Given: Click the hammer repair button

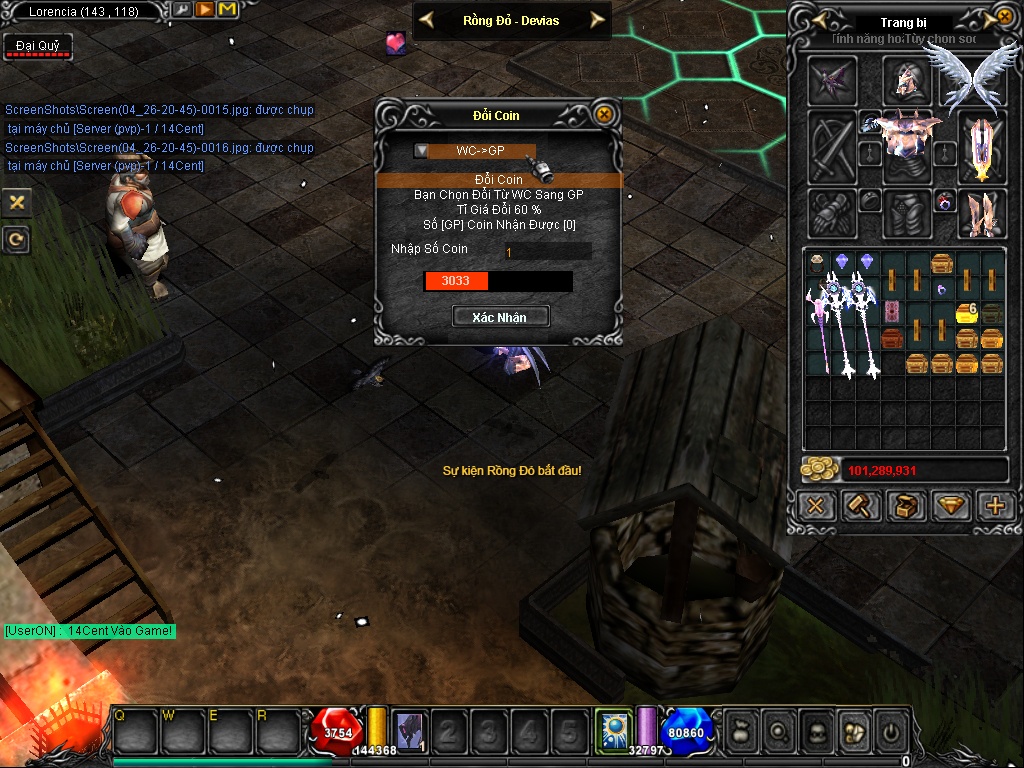Looking at the screenshot, I should (860, 506).
